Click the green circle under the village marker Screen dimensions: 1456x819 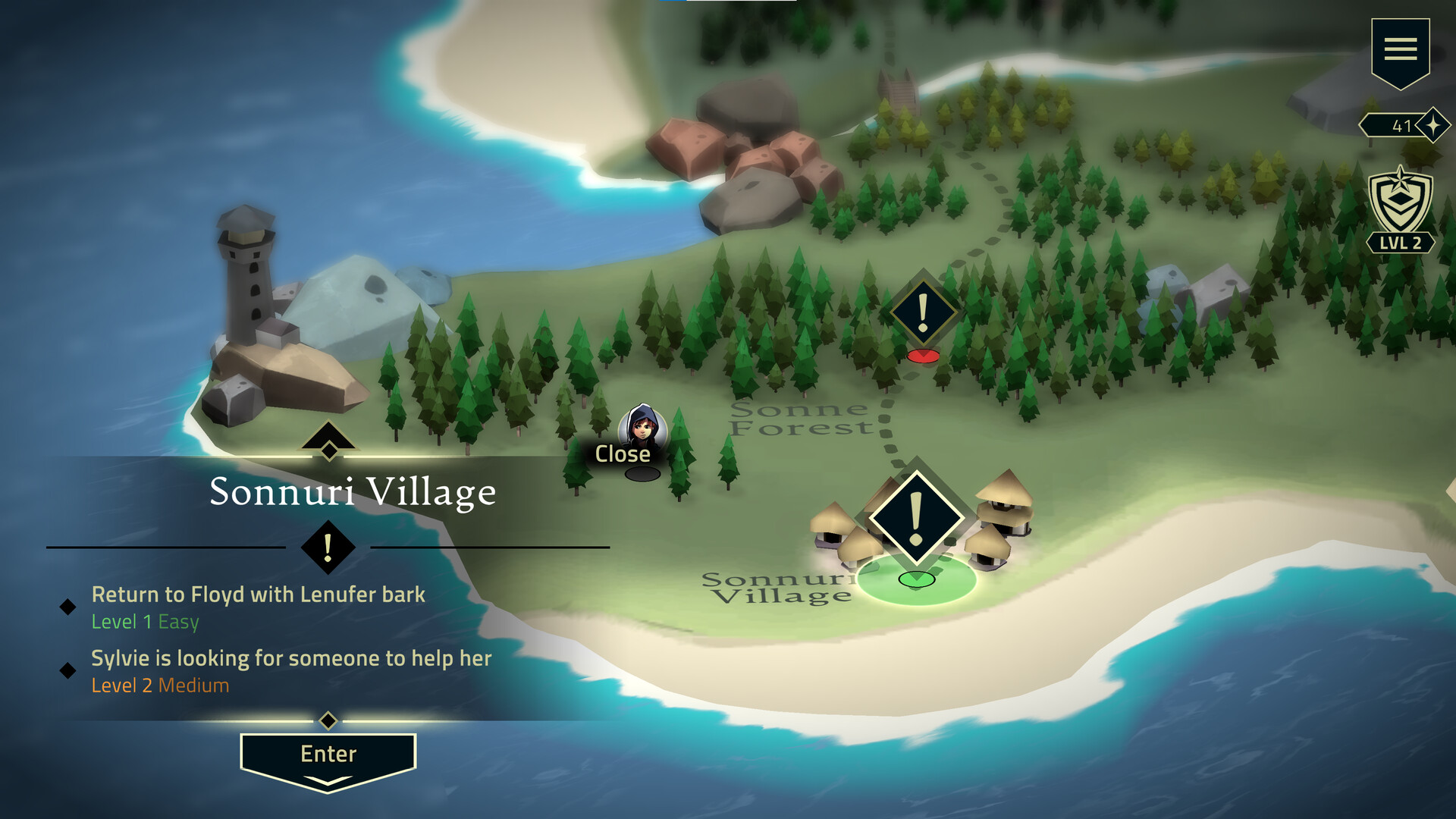pos(918,580)
